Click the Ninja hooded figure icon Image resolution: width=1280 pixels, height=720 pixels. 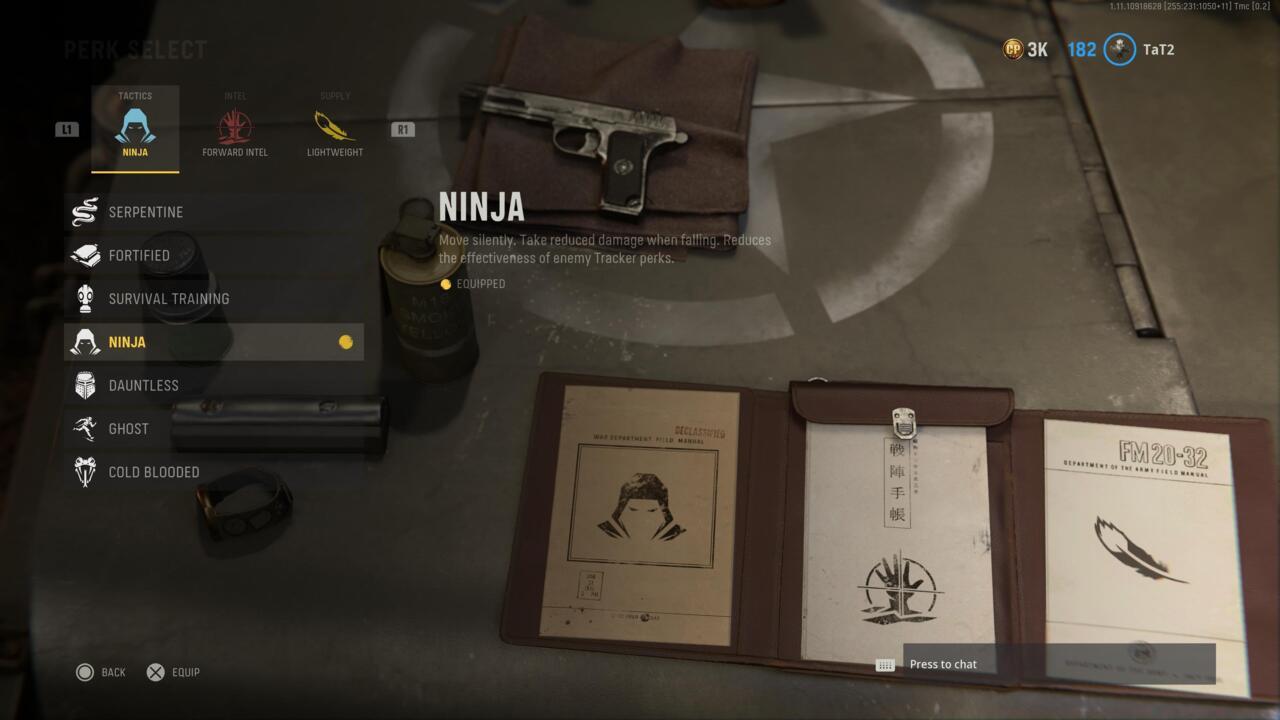[85, 341]
